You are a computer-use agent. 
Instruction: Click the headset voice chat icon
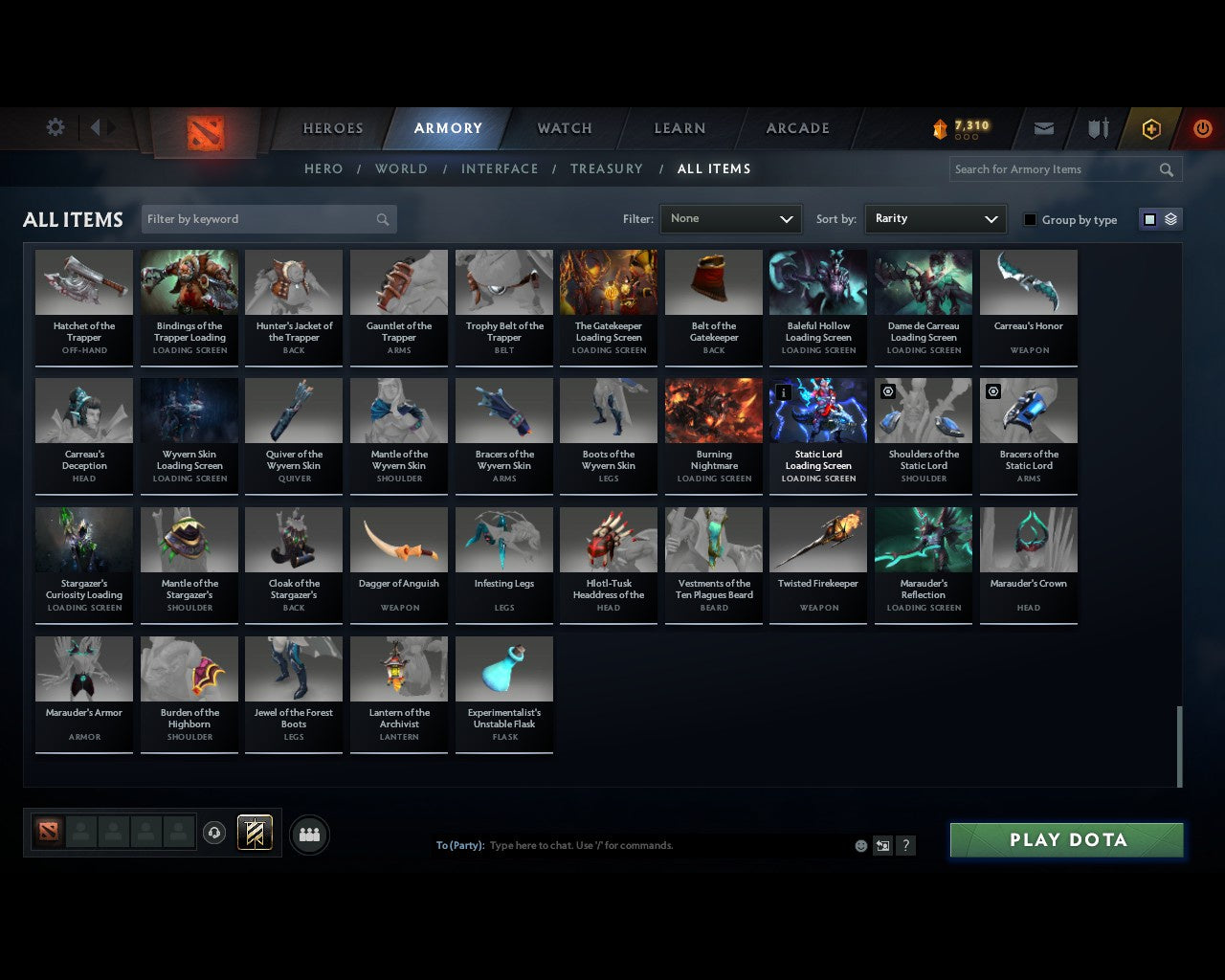(215, 833)
